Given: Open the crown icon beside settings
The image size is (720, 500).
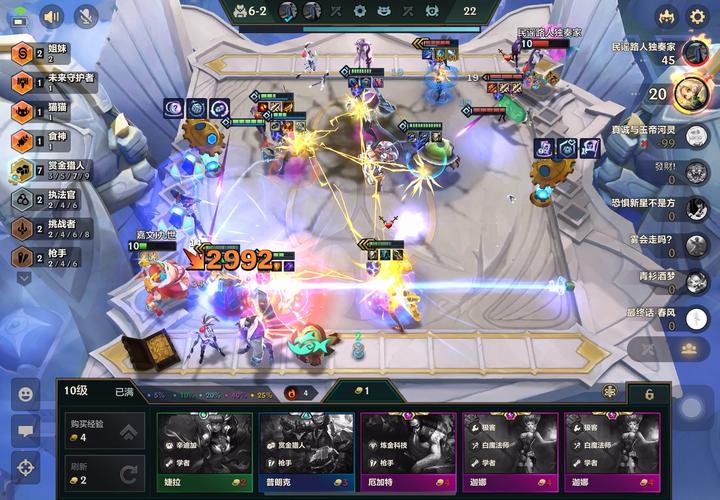Looking at the screenshot, I should click(667, 16).
